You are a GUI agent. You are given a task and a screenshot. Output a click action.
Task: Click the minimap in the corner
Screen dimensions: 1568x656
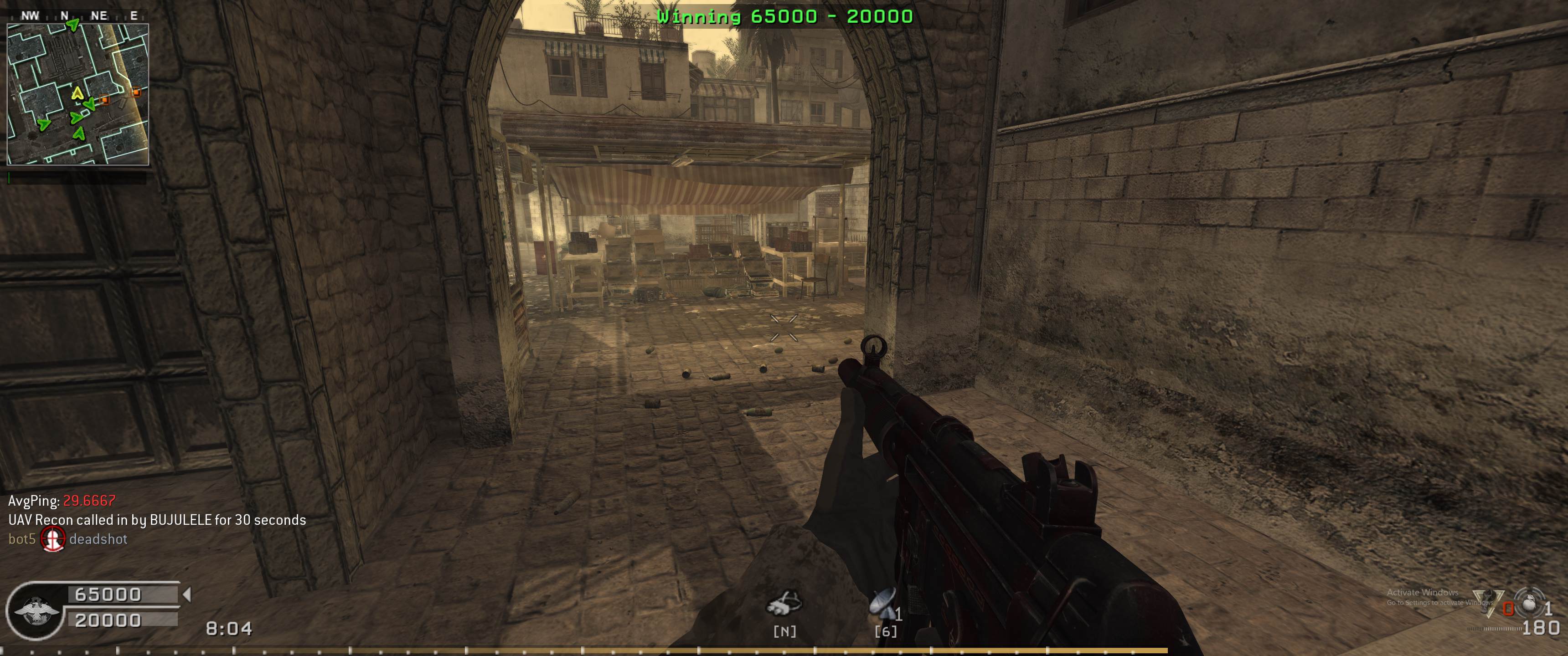77,94
